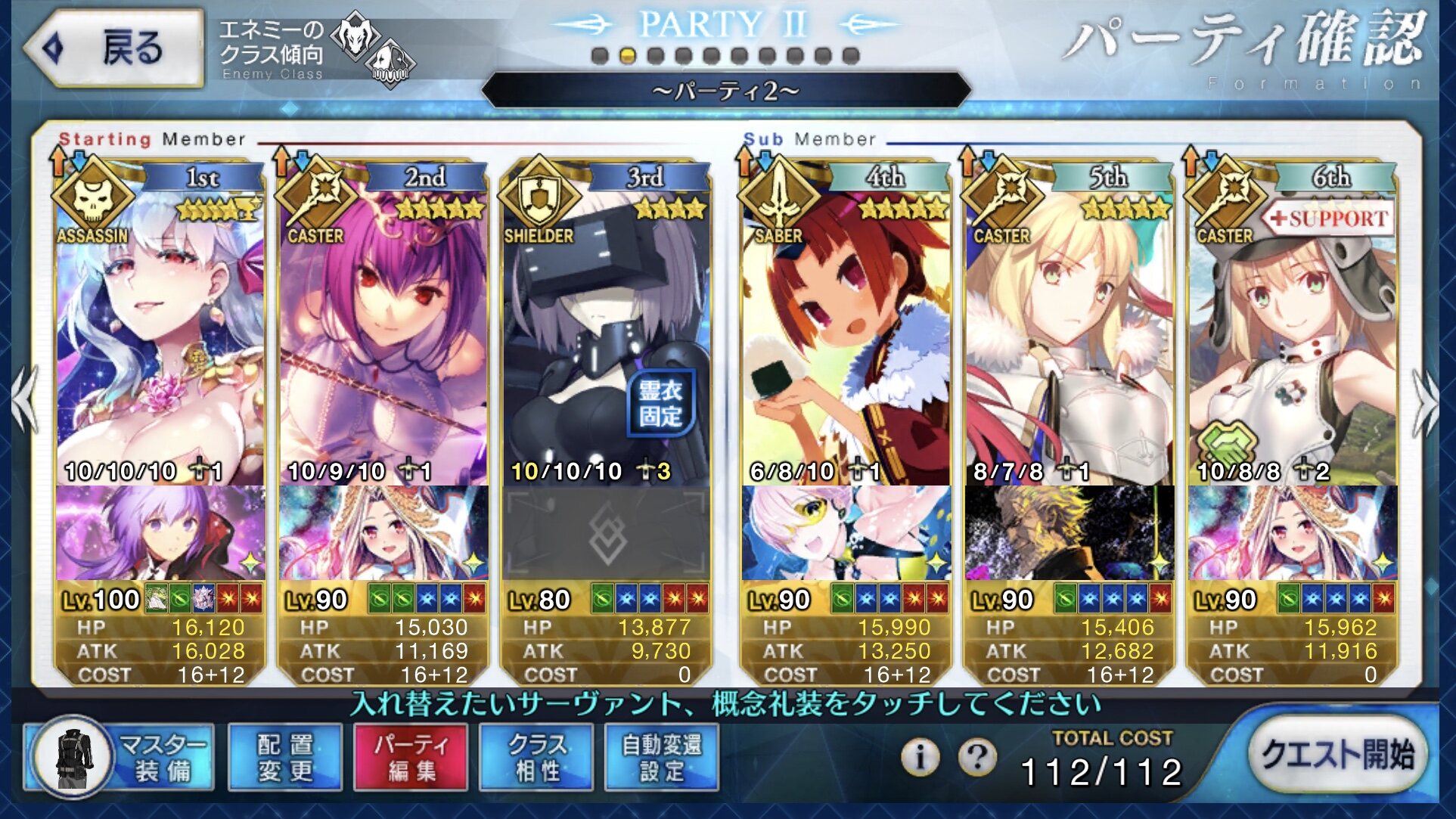Screen dimensions: 1456x819
Task: Open 配置変更 formation change
Action: (285, 757)
